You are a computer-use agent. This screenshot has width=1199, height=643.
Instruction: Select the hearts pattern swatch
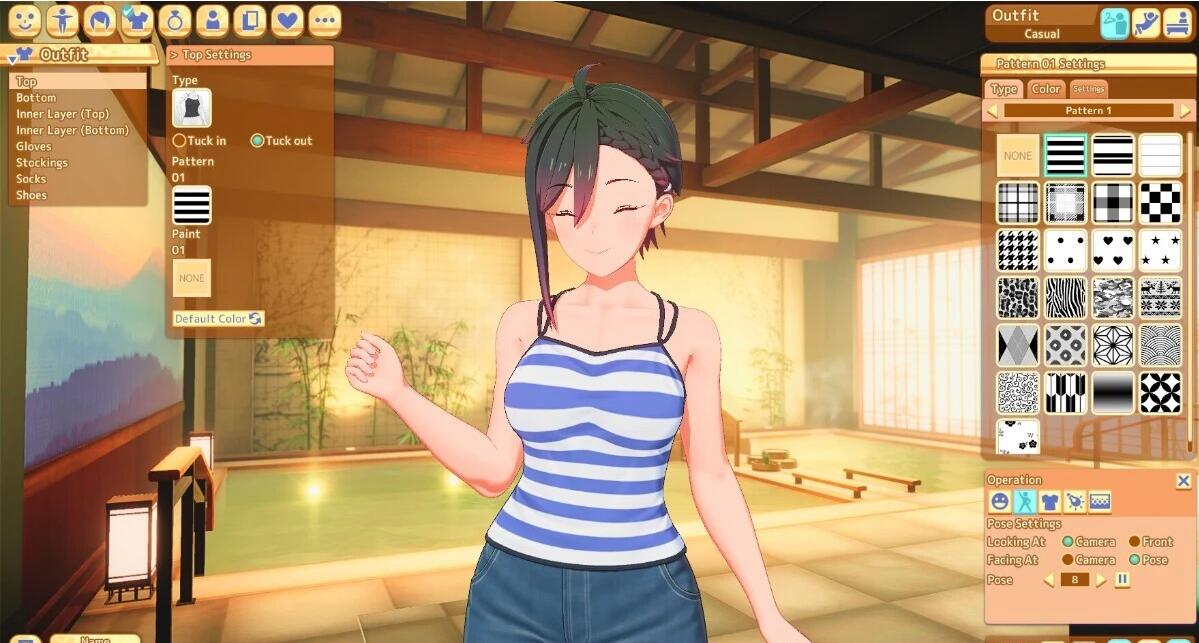1113,250
